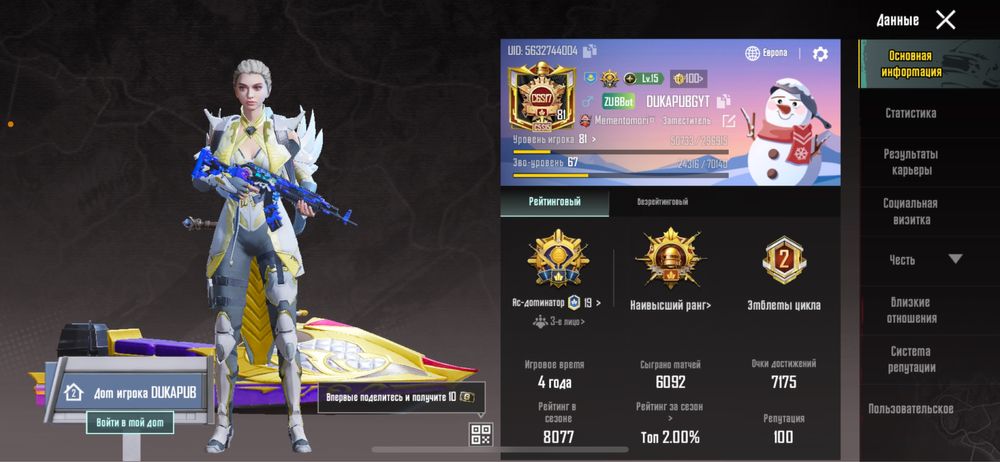The height and width of the screenshot is (462, 1000).
Task: Open the Статистика section
Action: click(x=910, y=114)
